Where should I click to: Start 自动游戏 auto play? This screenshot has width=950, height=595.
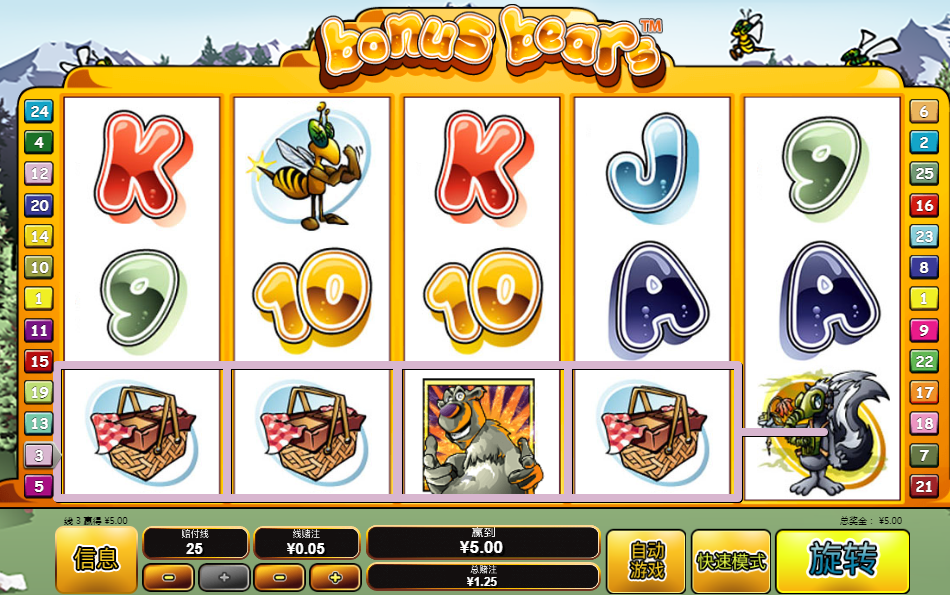coord(646,560)
